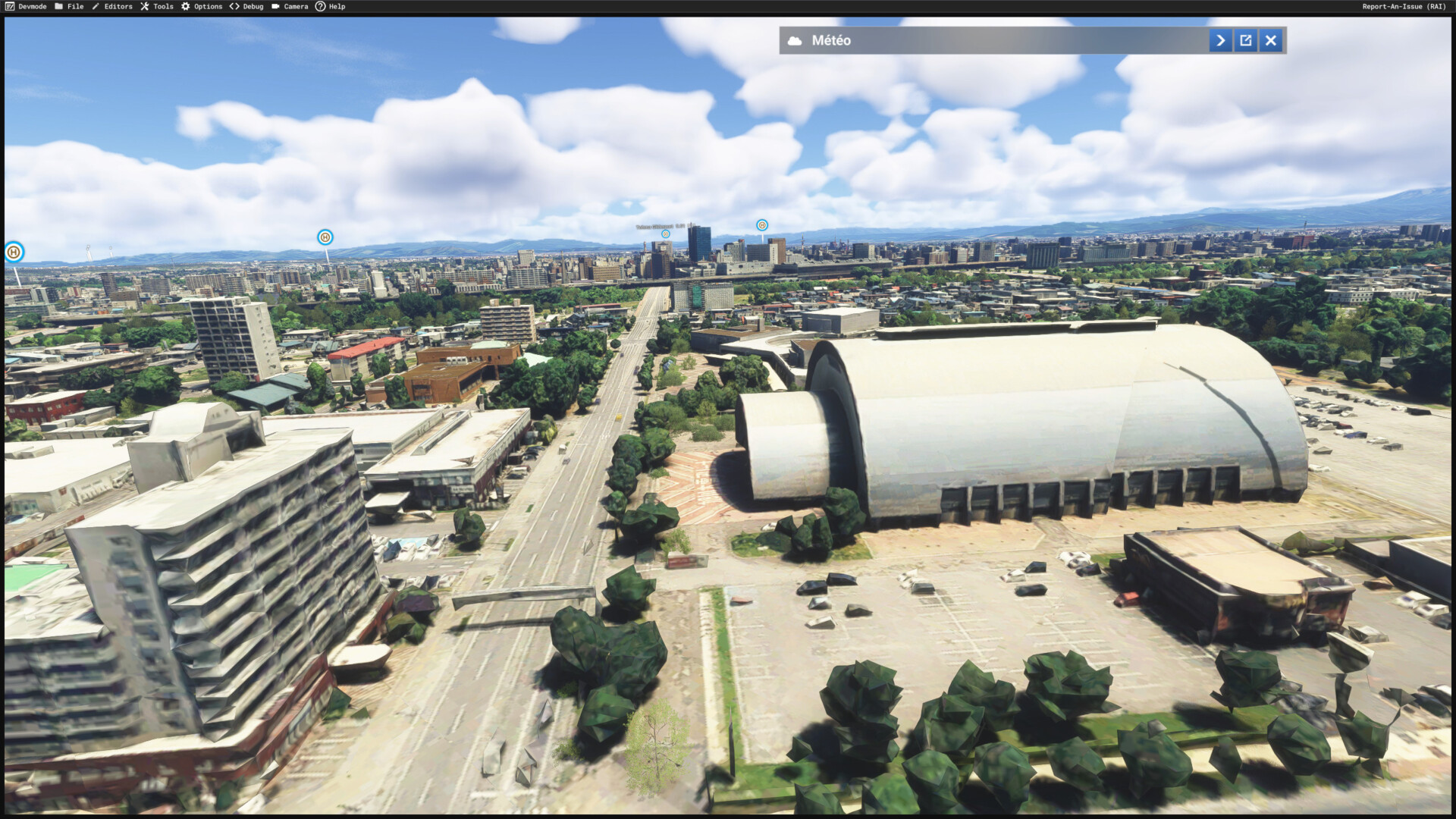
Task: Close the Météo panel
Action: point(1271,40)
